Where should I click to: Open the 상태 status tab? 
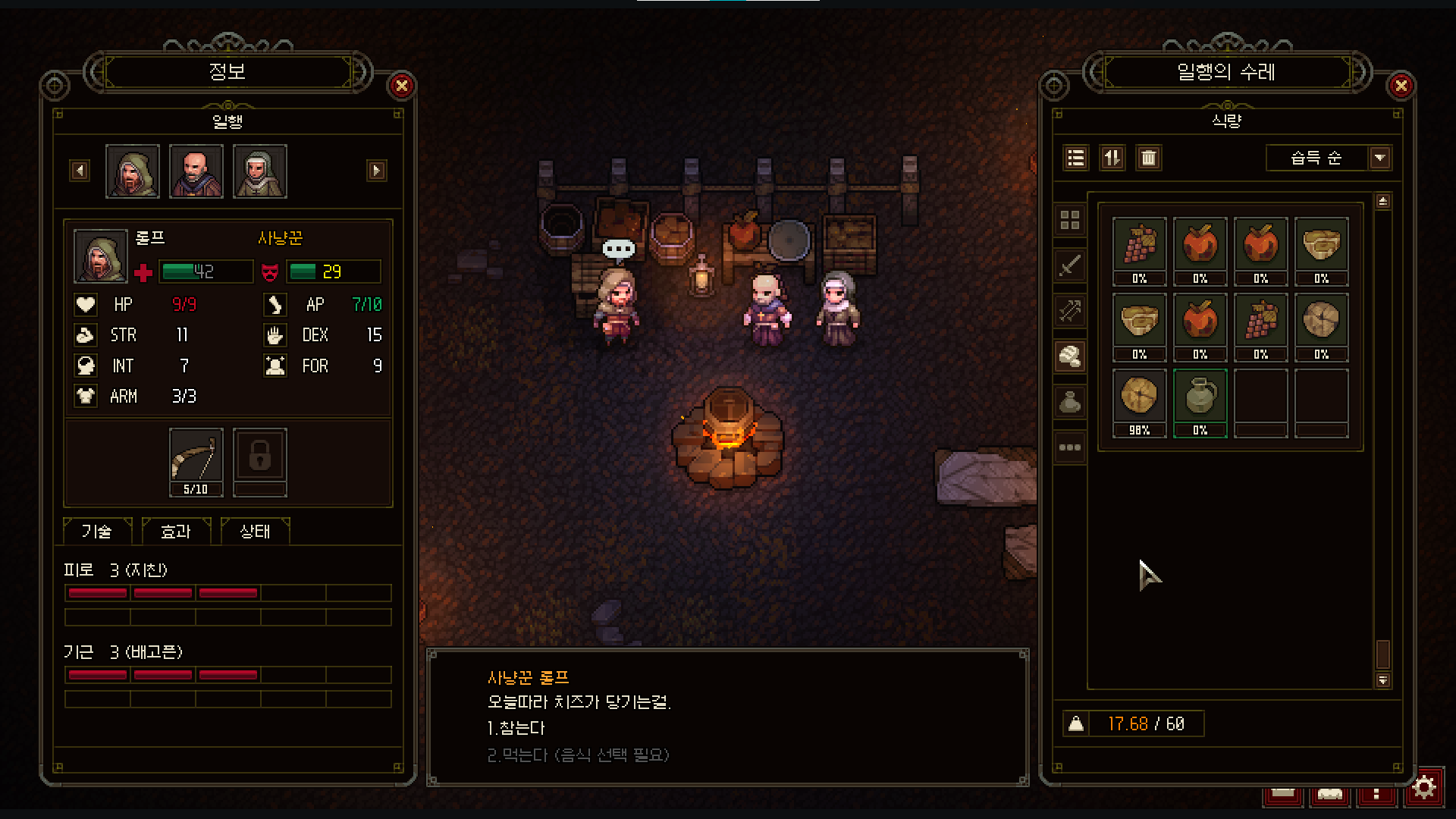(x=255, y=532)
